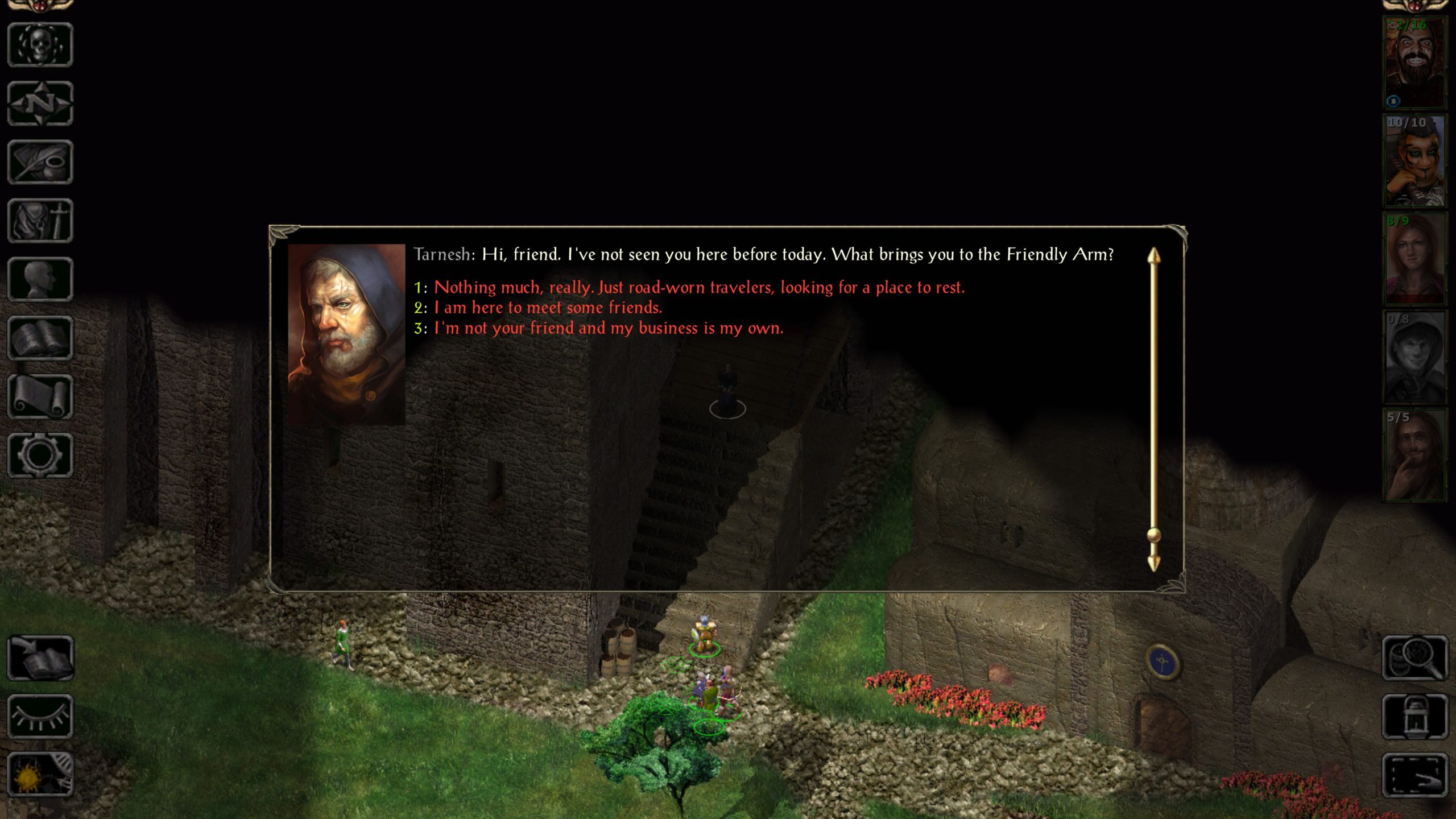Viewport: 1456px width, 819px height.
Task: Choose the reply about road-worn travelers
Action: [x=698, y=288]
